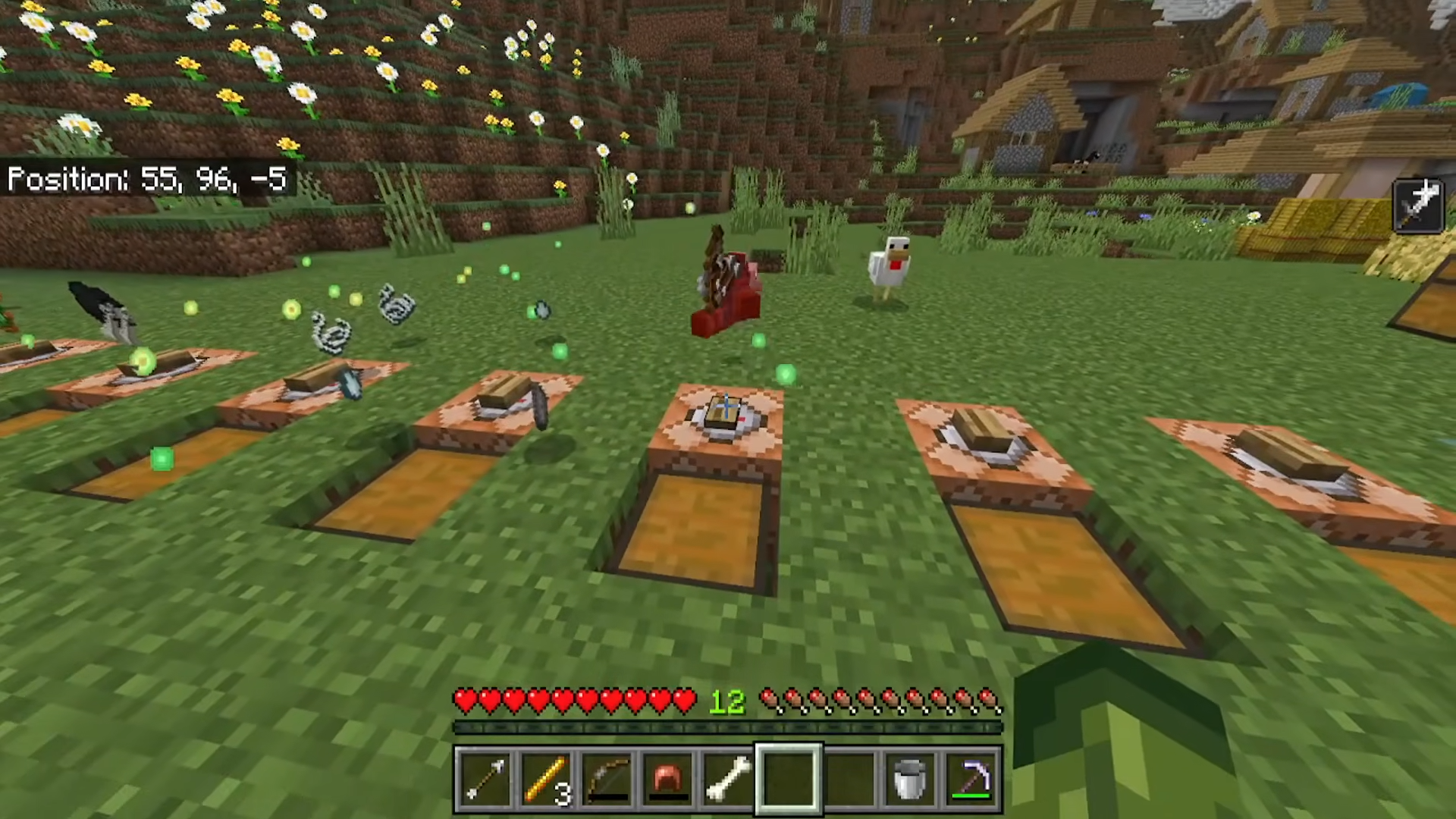Screen dimensions: 1456x819
Task: Select the arrow in the hotbar
Action: pyautogui.click(x=484, y=779)
